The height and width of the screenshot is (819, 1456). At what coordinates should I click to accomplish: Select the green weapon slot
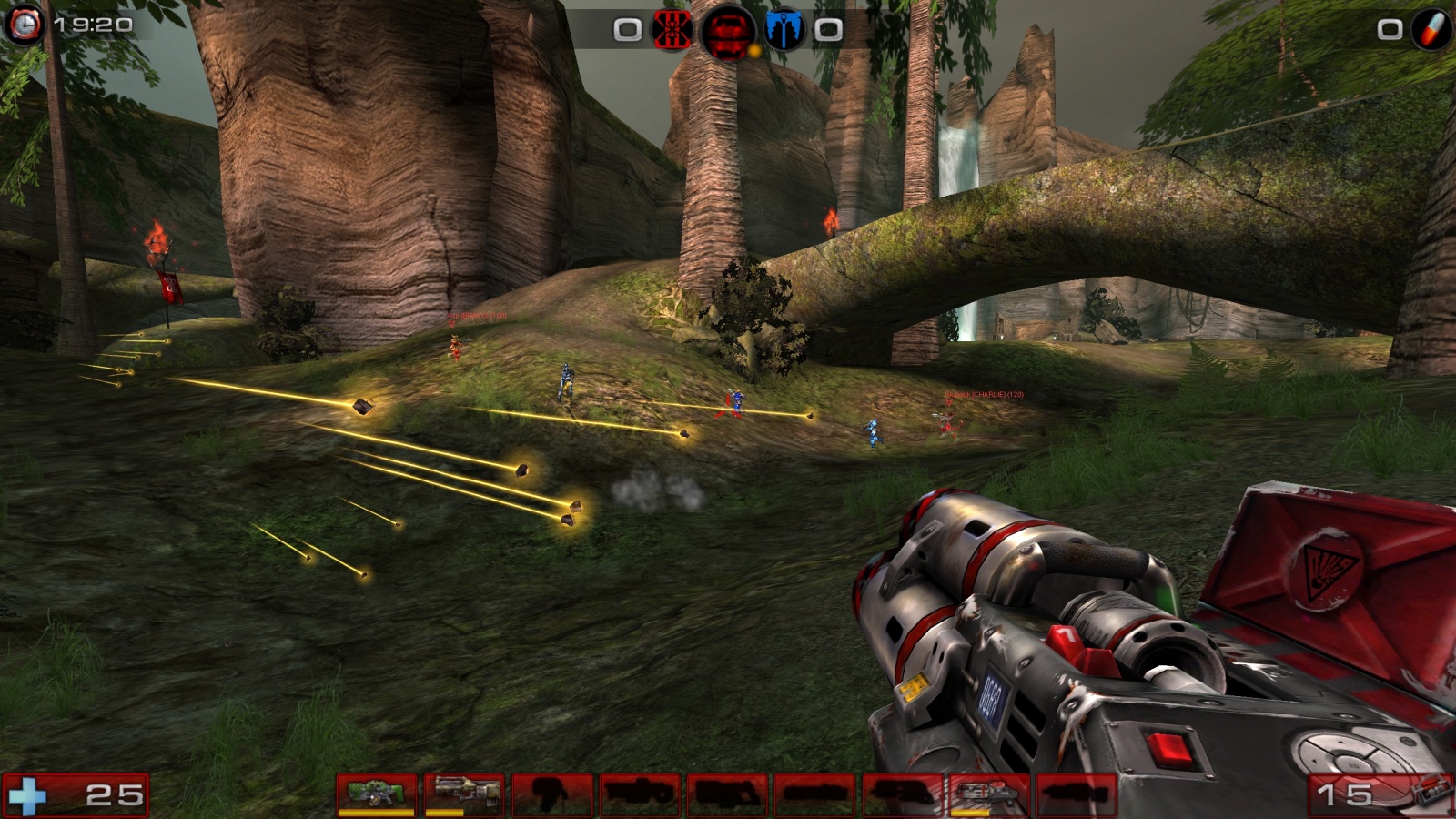pos(376,794)
